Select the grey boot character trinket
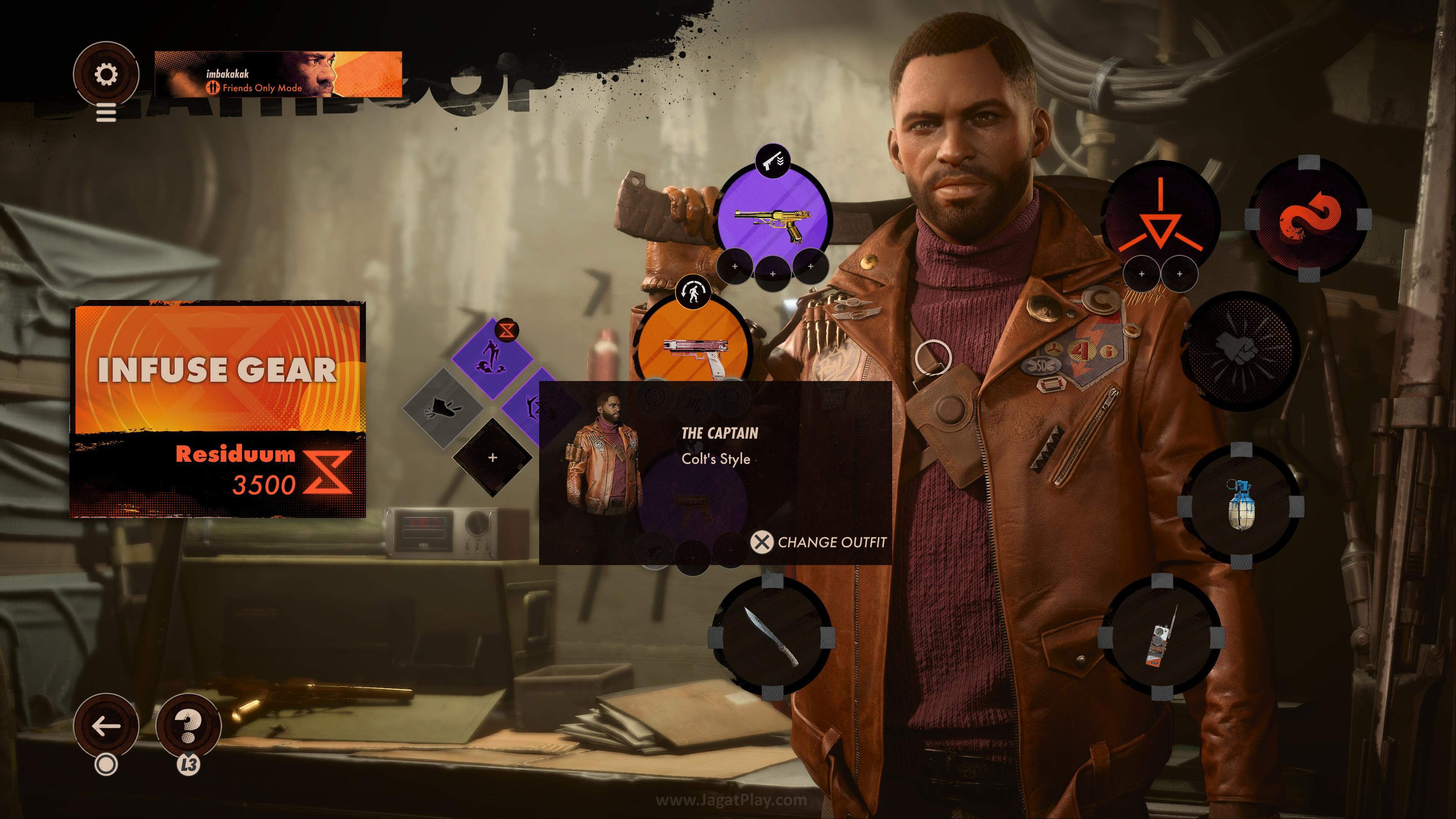The image size is (1456, 819). (x=443, y=408)
